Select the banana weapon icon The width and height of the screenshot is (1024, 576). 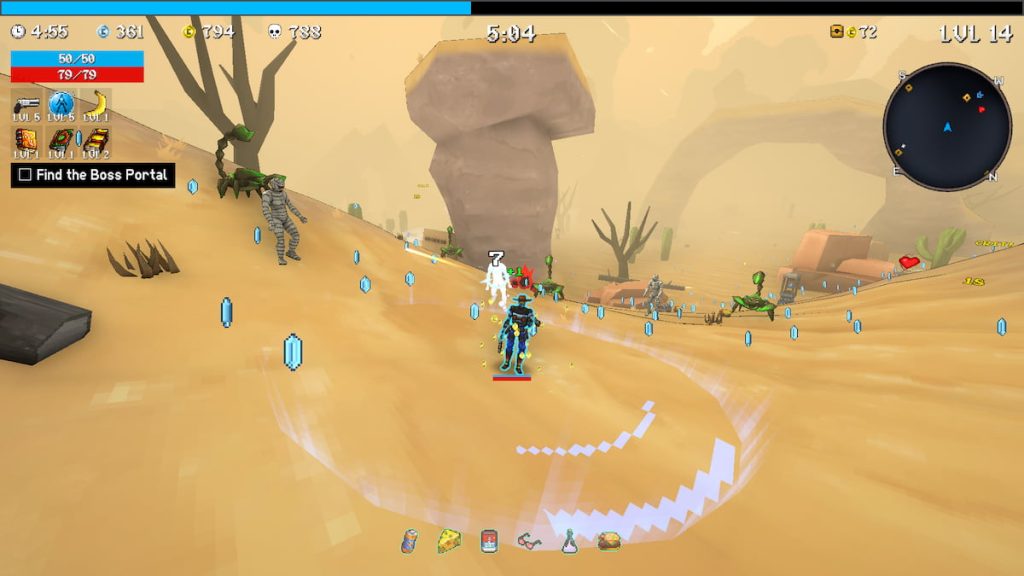coord(97,103)
